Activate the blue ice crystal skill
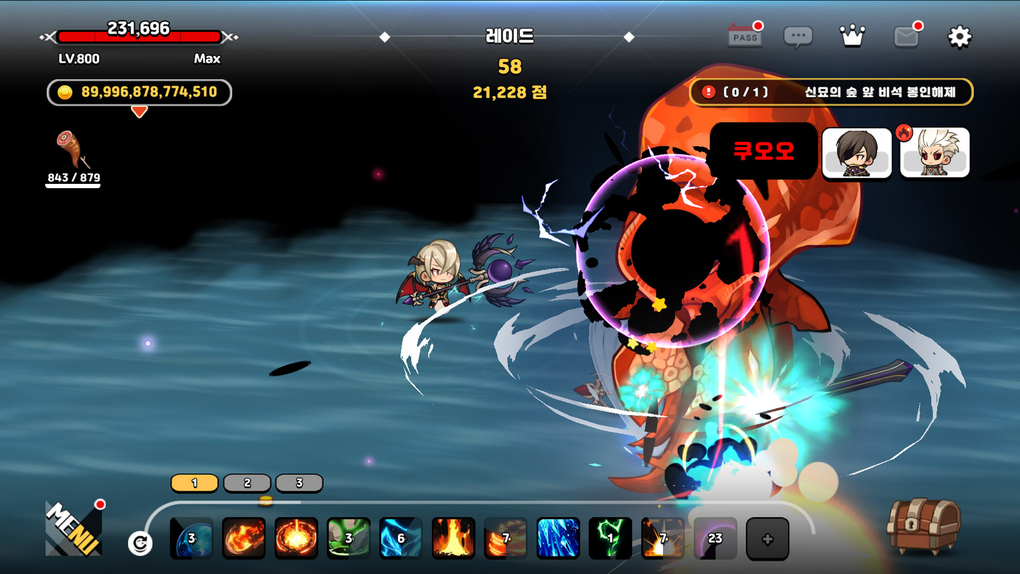 558,538
